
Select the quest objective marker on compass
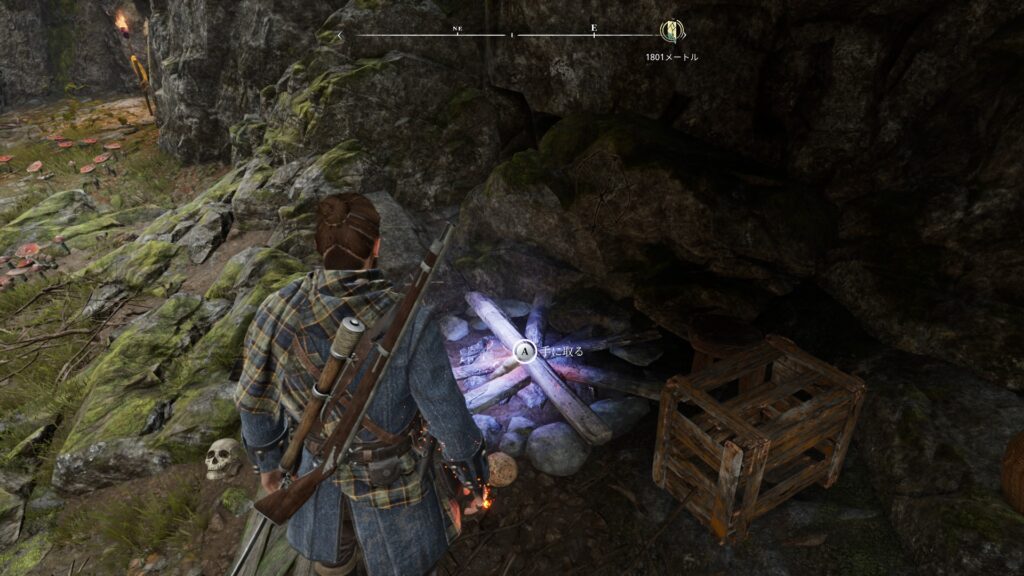tap(671, 32)
